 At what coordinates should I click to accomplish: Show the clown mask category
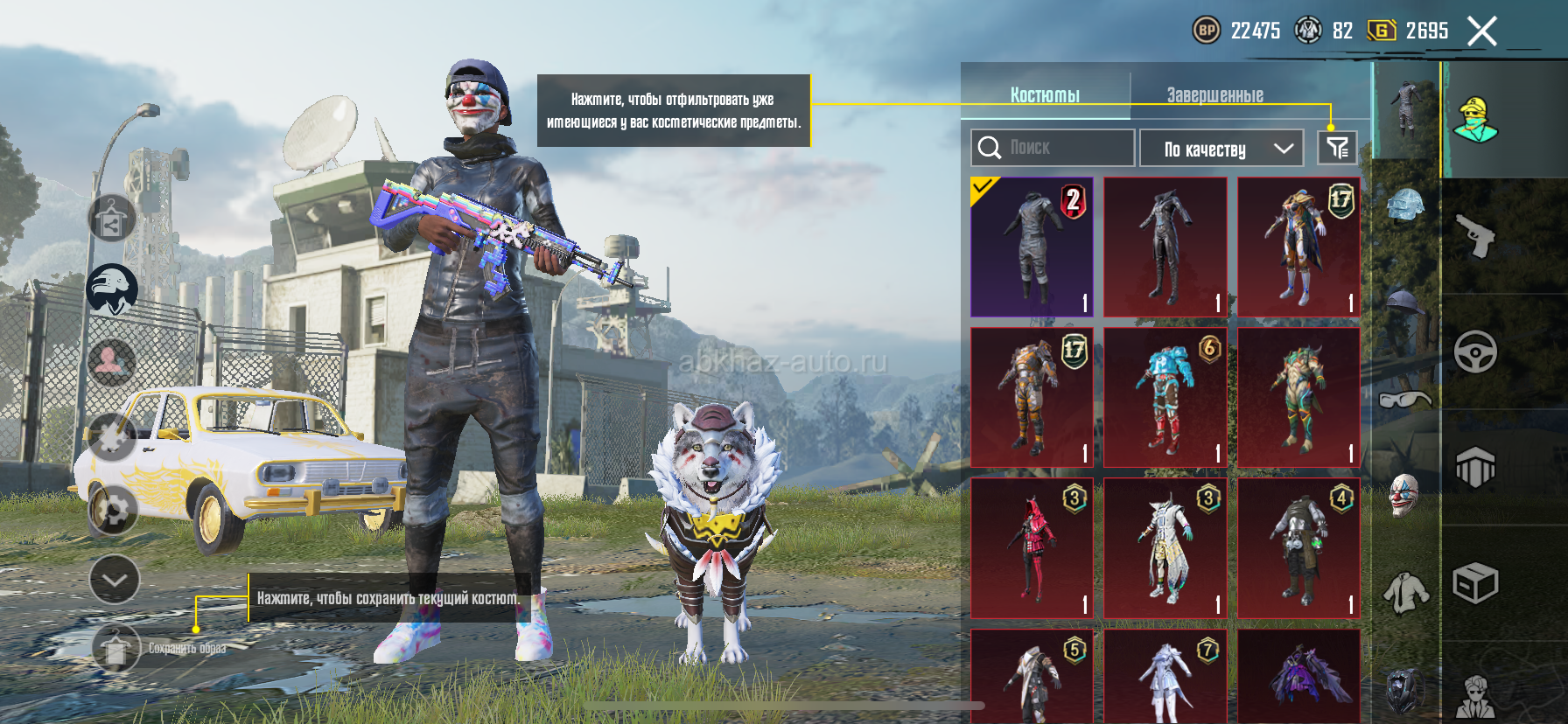click(x=1403, y=496)
